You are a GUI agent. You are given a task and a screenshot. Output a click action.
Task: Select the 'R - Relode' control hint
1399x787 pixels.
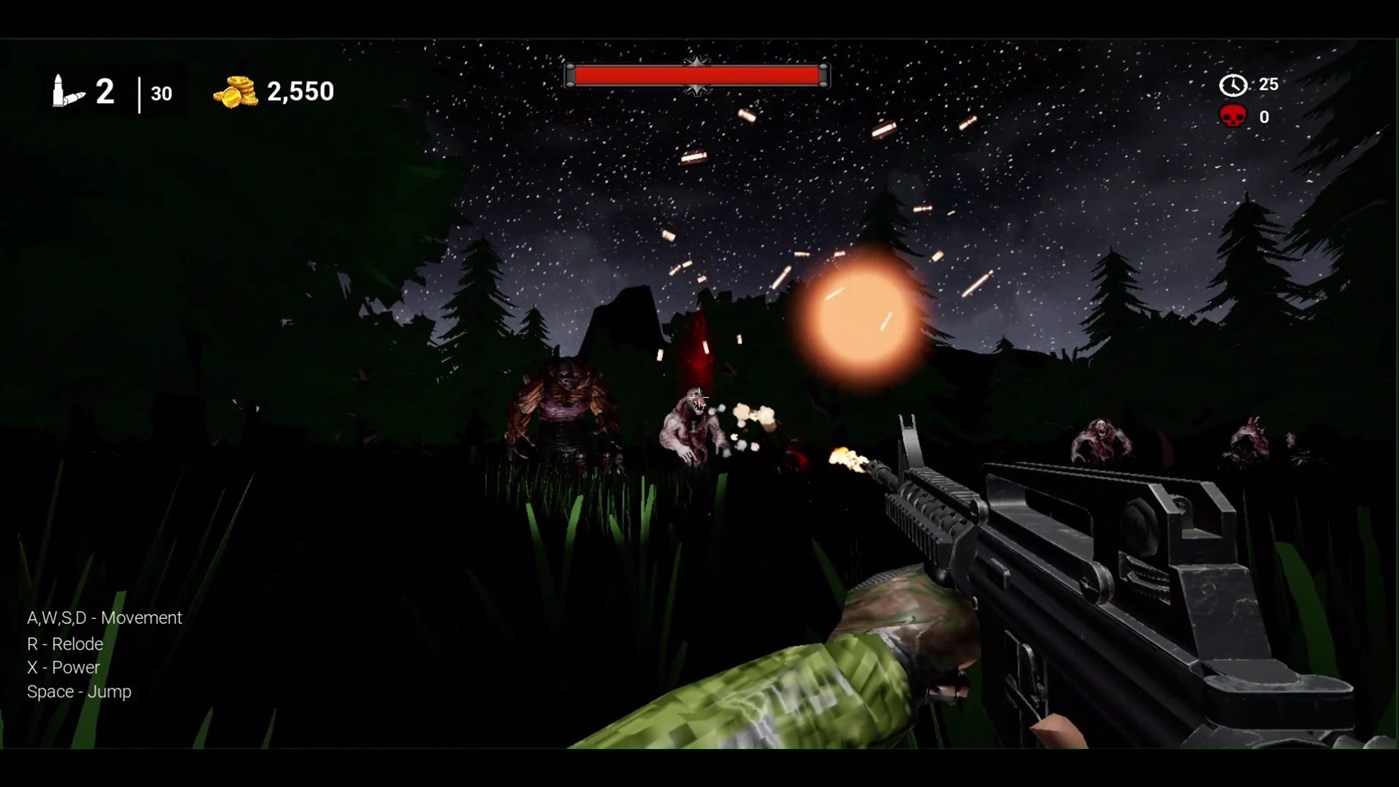point(66,644)
